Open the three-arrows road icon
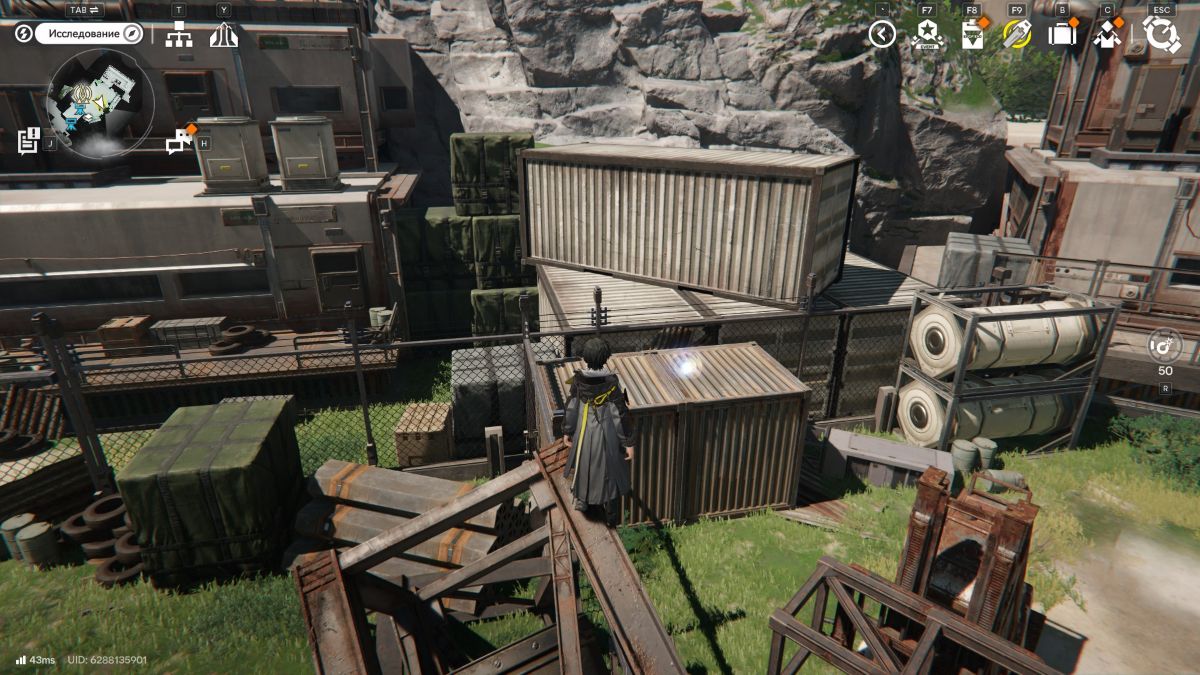This screenshot has height=675, width=1200. [x=223, y=35]
